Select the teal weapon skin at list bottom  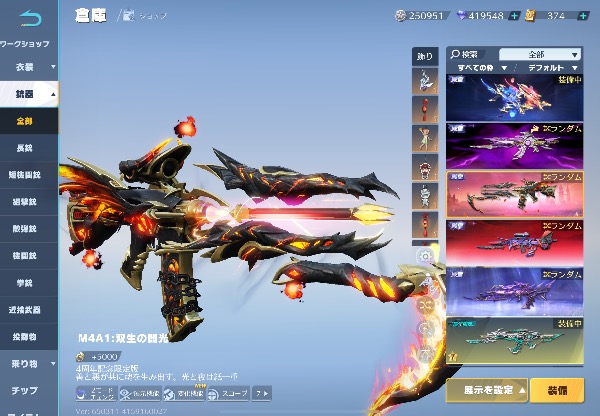pyautogui.click(x=514, y=340)
